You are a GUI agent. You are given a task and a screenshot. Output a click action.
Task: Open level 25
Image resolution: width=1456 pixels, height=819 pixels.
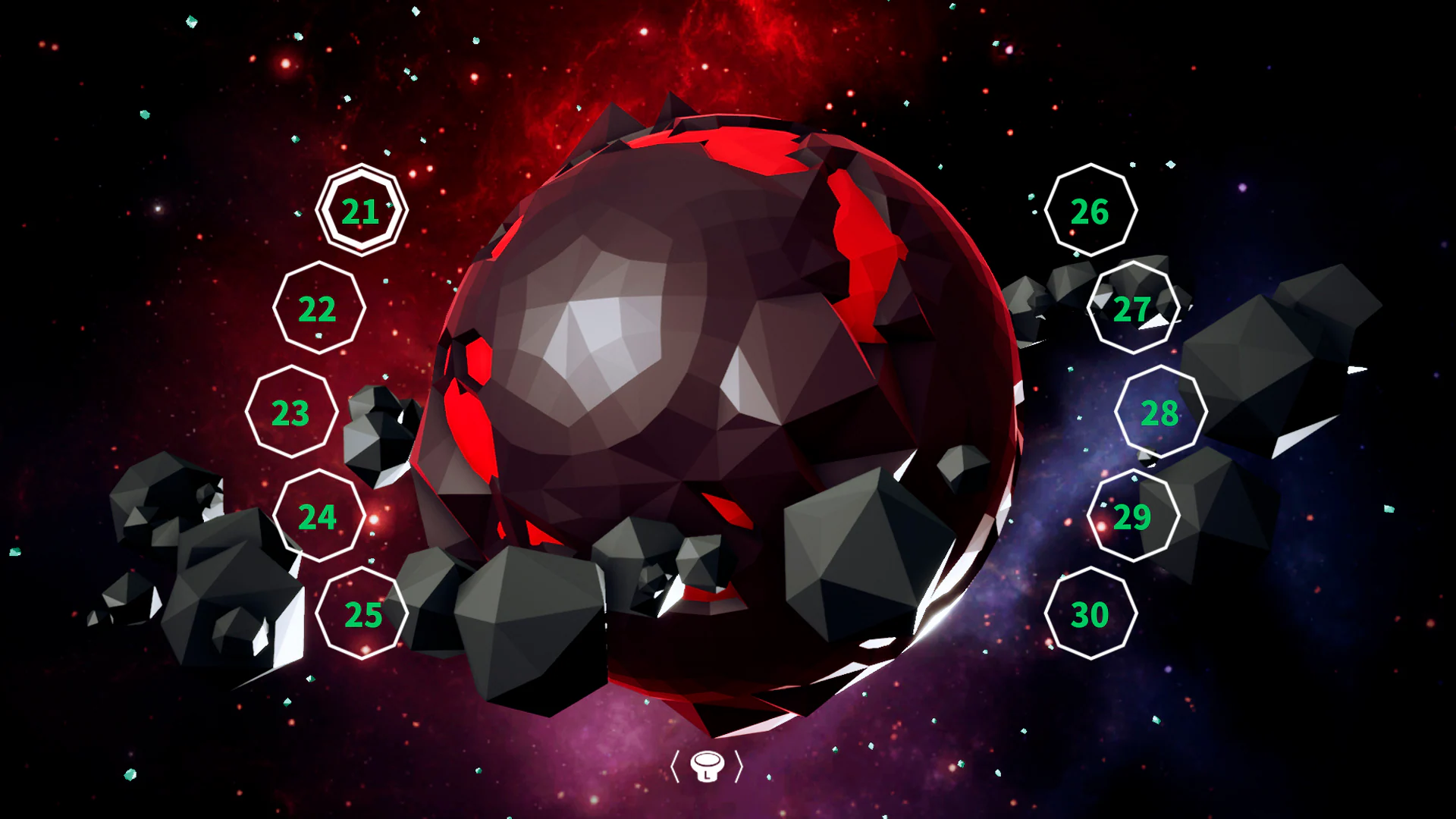[x=362, y=613]
